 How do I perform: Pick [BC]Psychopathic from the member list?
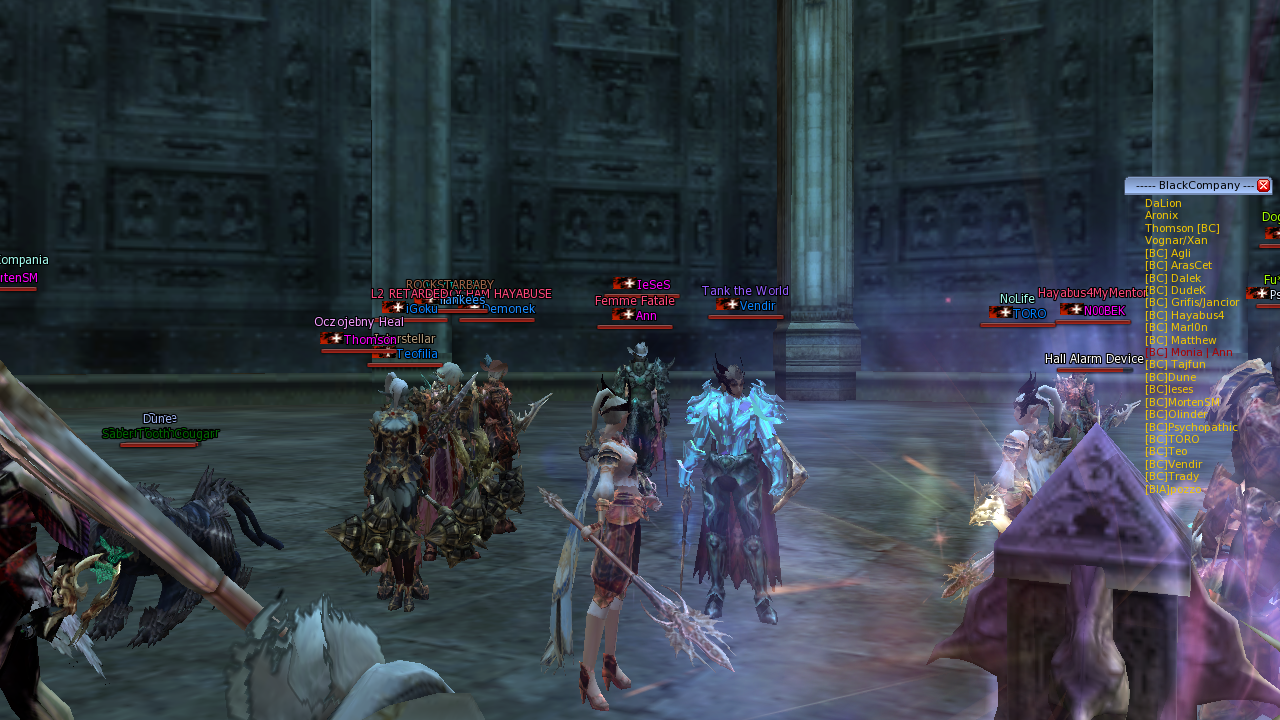[1191, 427]
